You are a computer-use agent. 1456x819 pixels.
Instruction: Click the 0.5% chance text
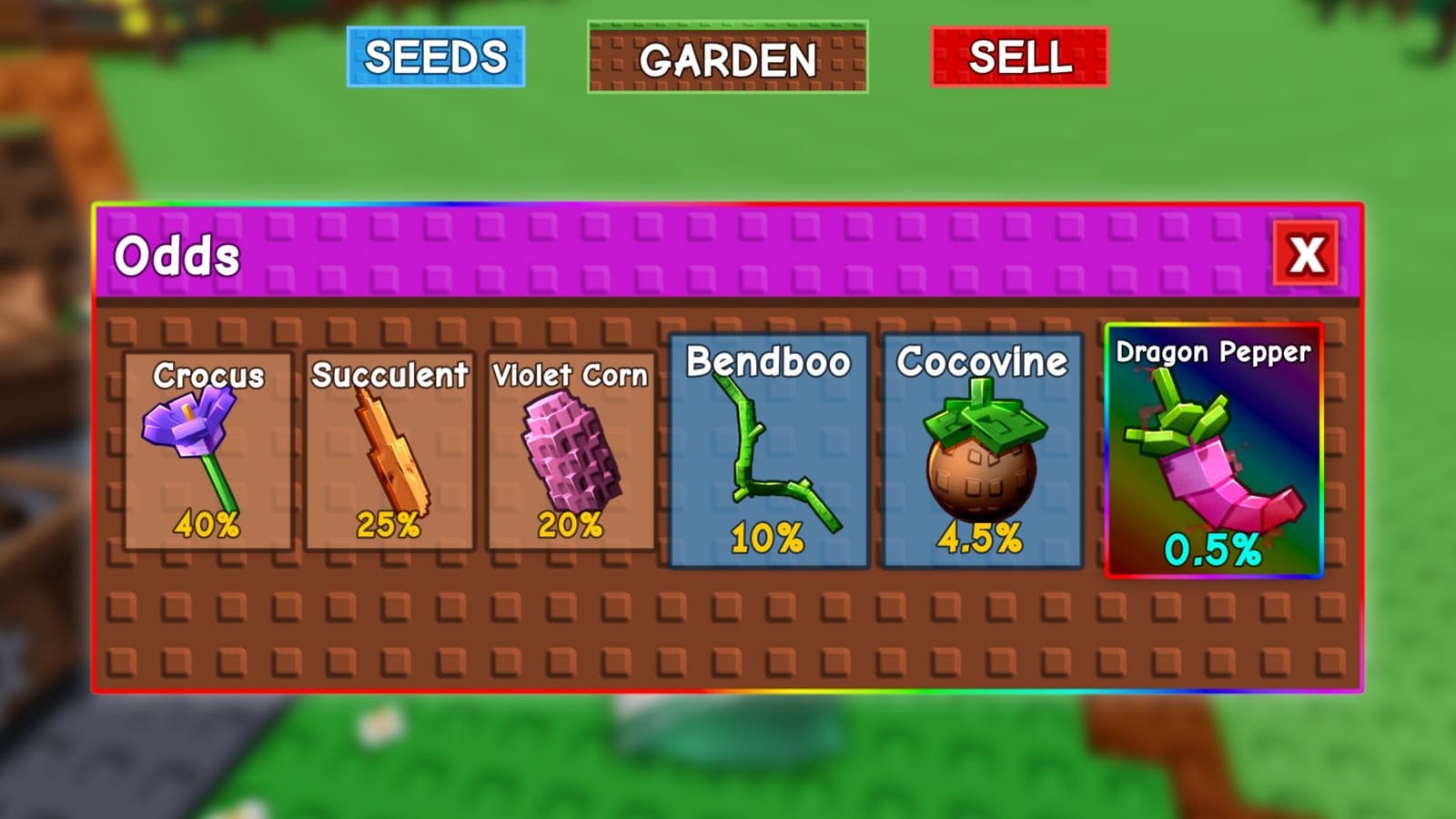(x=1213, y=550)
